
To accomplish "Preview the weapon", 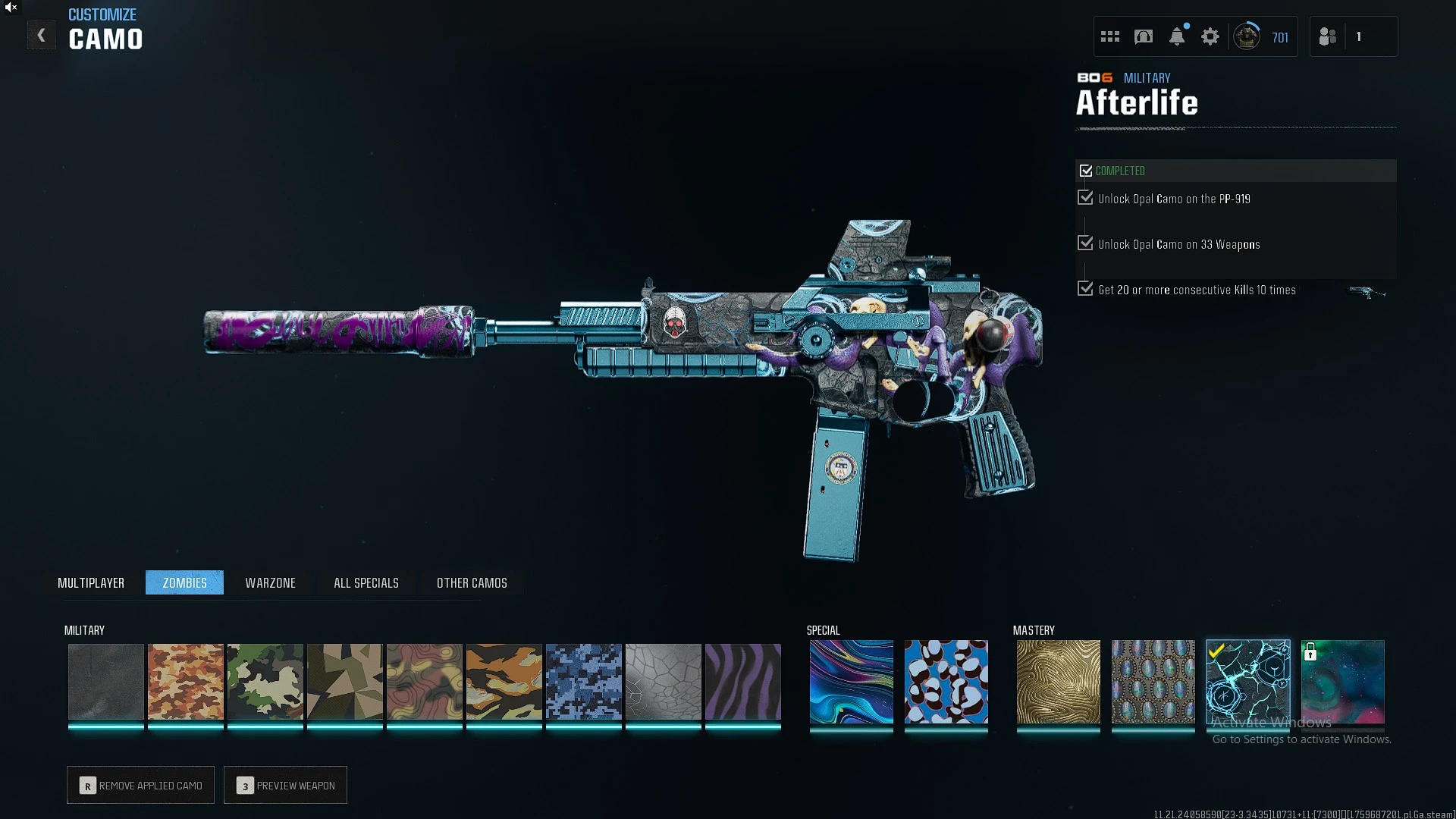I will (285, 785).
